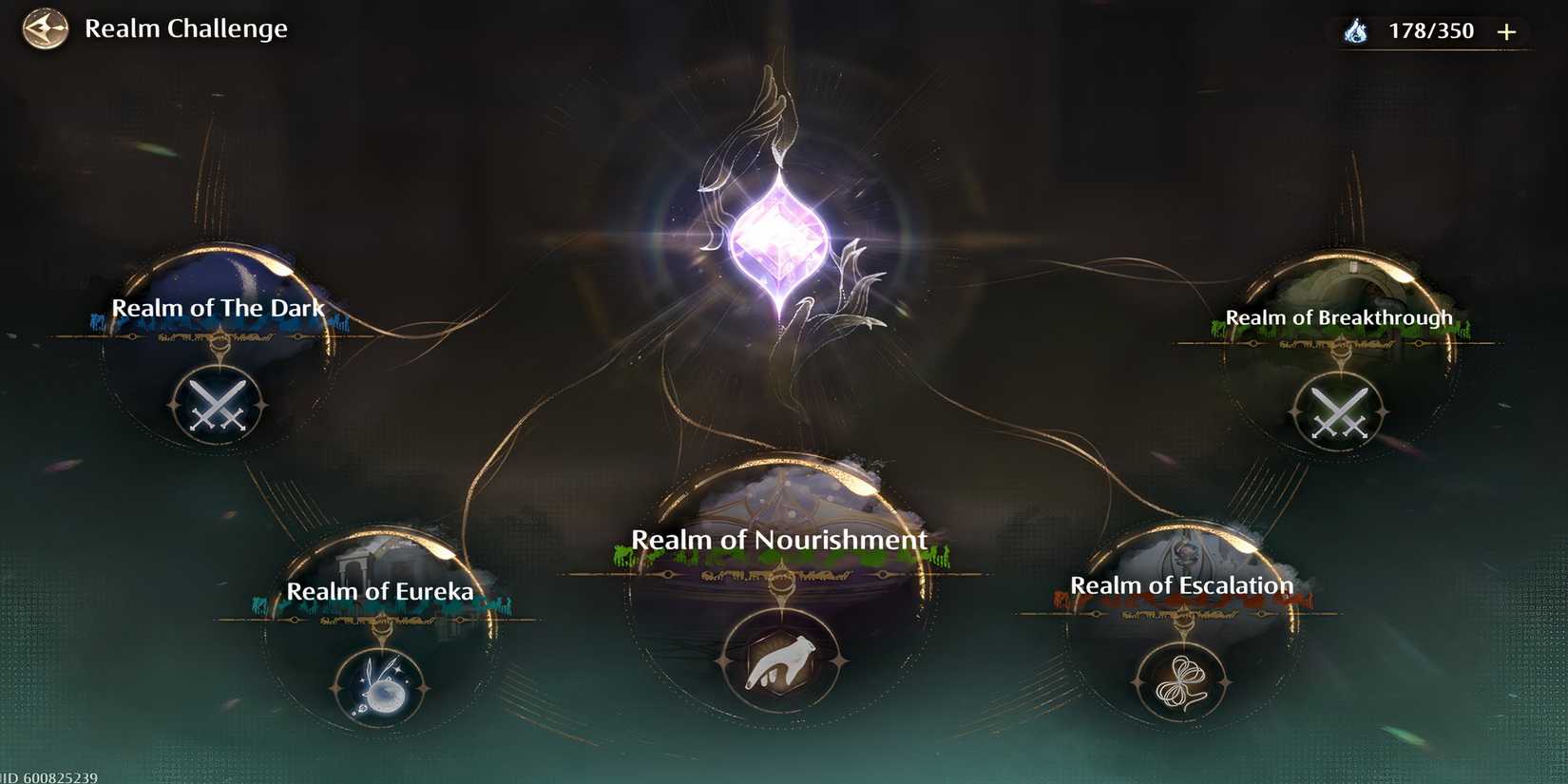Click the plus button to add Waveplates
Screen dimensions: 1568x784
[x=1508, y=29]
